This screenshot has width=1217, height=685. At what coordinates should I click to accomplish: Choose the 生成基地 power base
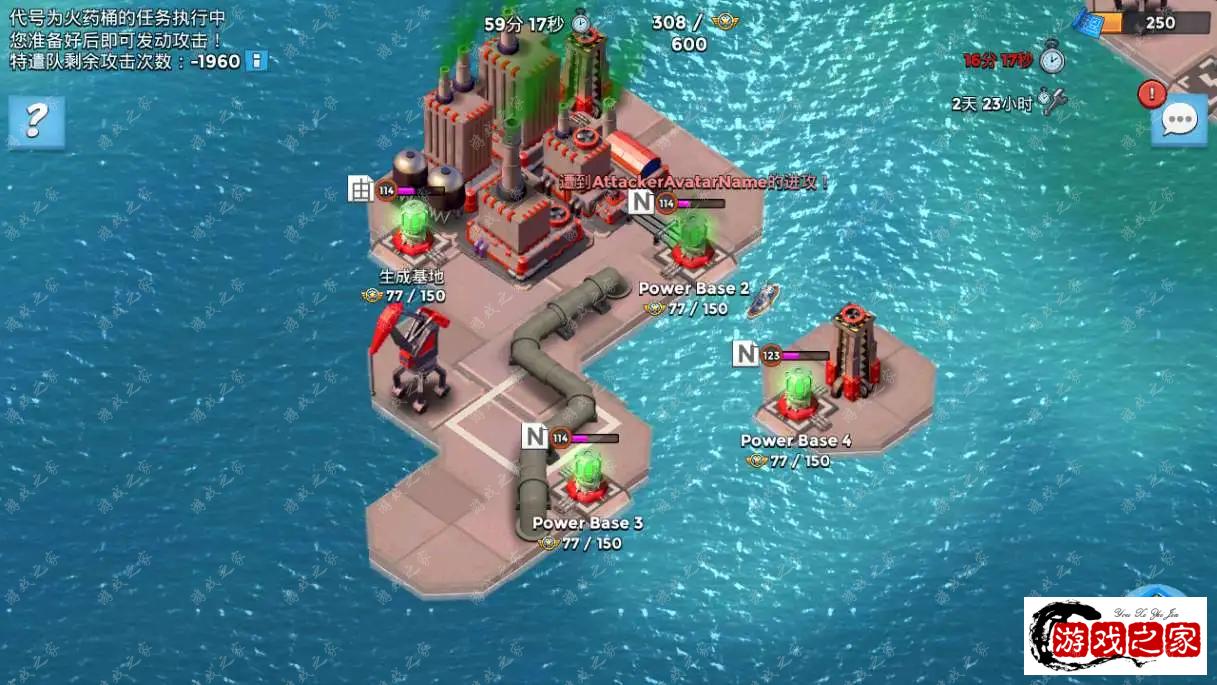(x=412, y=228)
